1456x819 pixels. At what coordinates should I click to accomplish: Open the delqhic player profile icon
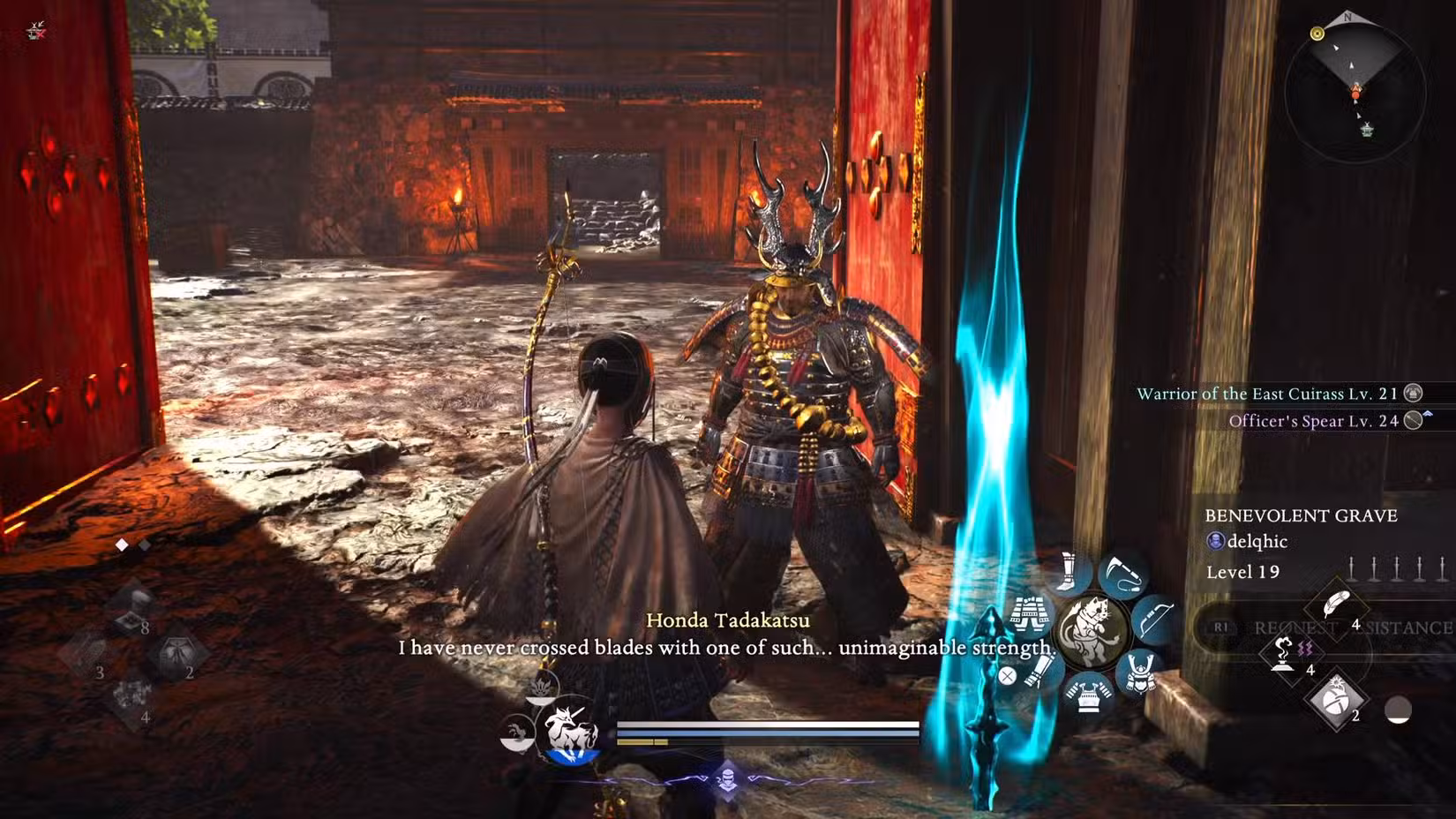click(x=1216, y=542)
